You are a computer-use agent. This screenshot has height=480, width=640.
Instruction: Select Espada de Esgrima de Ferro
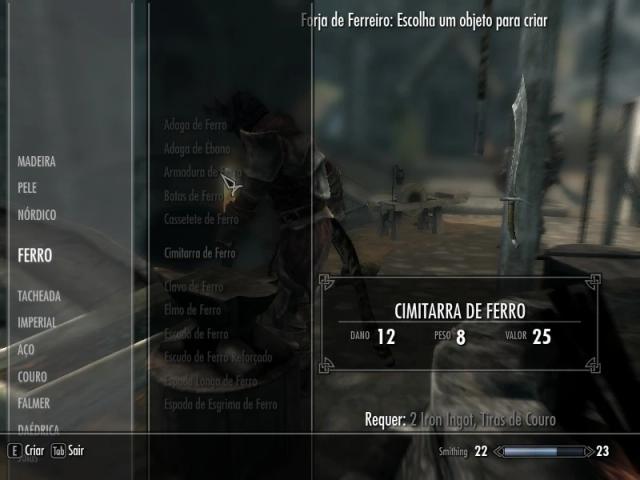[220, 404]
